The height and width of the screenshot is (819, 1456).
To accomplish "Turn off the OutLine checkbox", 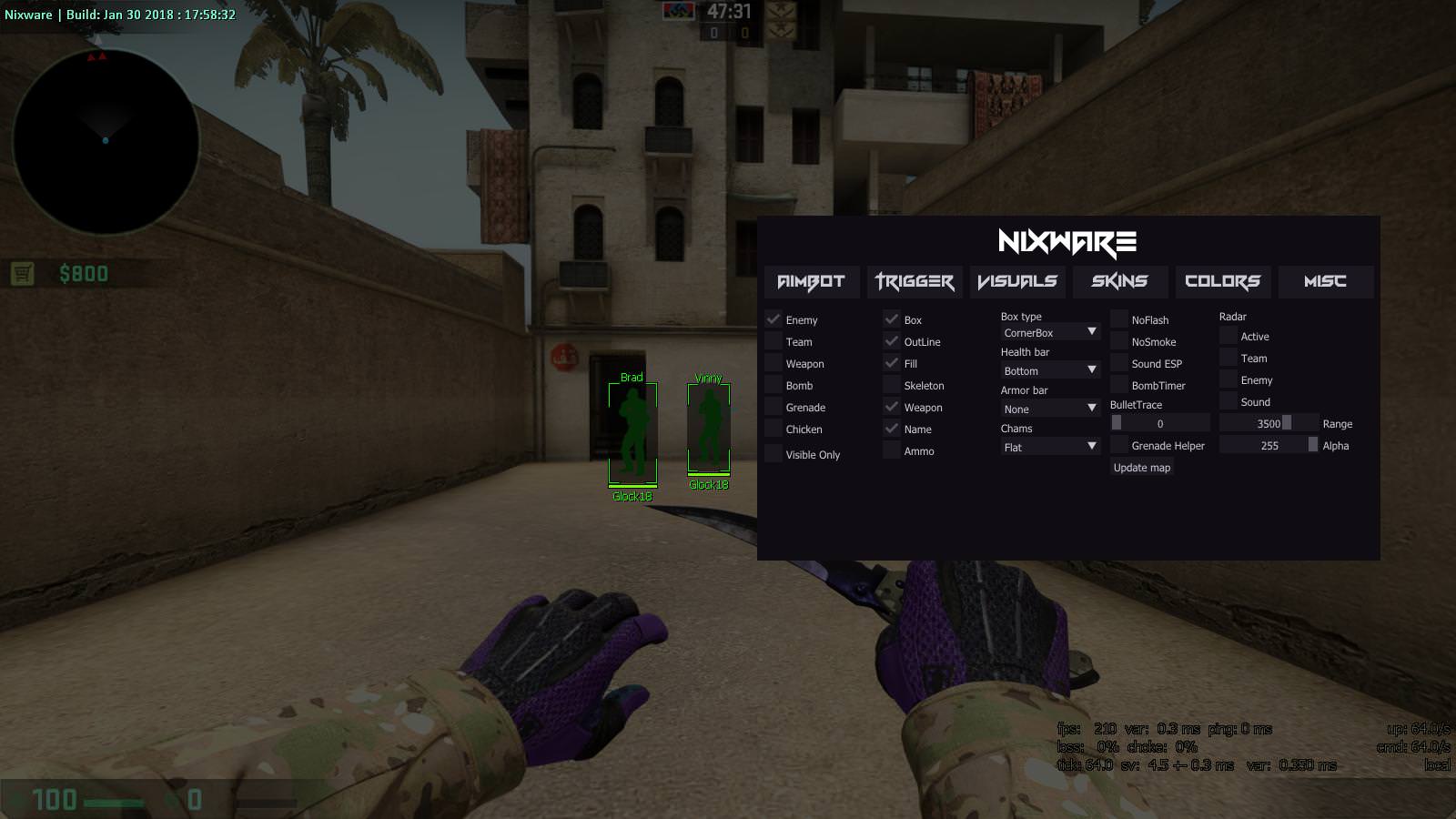I will 892,342.
